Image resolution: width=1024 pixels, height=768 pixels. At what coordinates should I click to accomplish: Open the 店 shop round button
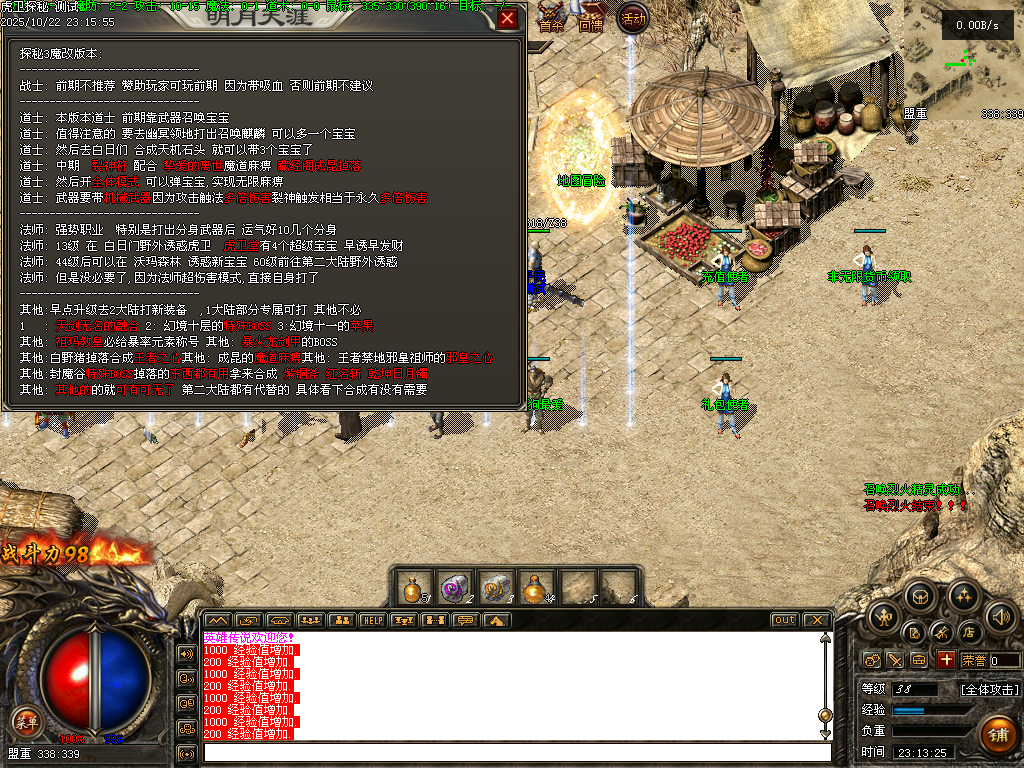968,632
